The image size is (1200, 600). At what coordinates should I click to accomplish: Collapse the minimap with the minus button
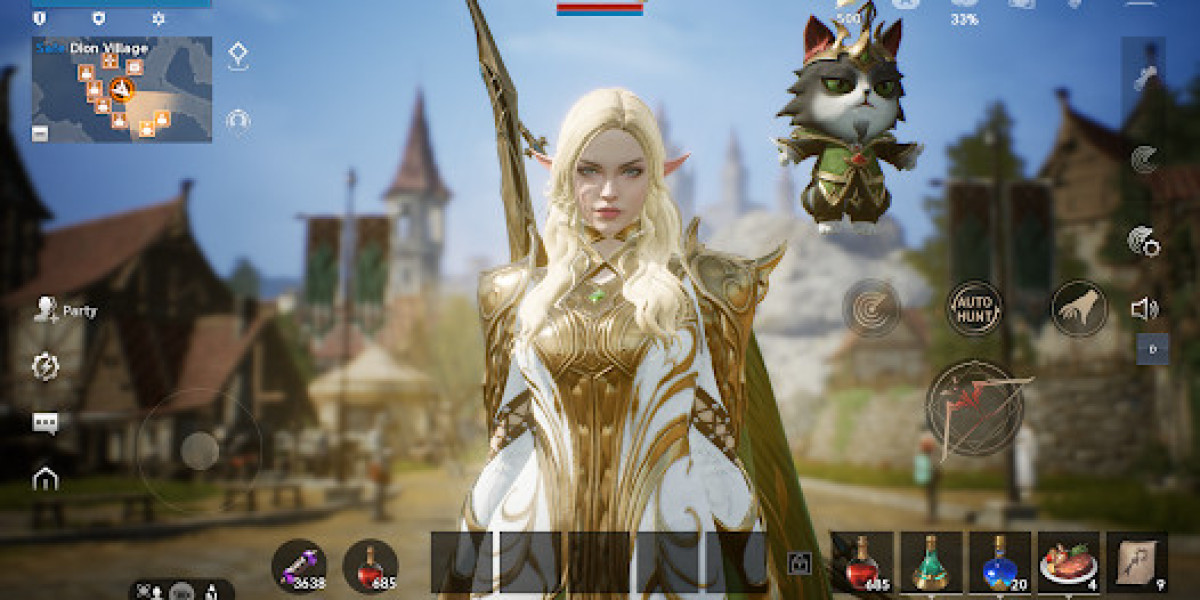[x=40, y=132]
